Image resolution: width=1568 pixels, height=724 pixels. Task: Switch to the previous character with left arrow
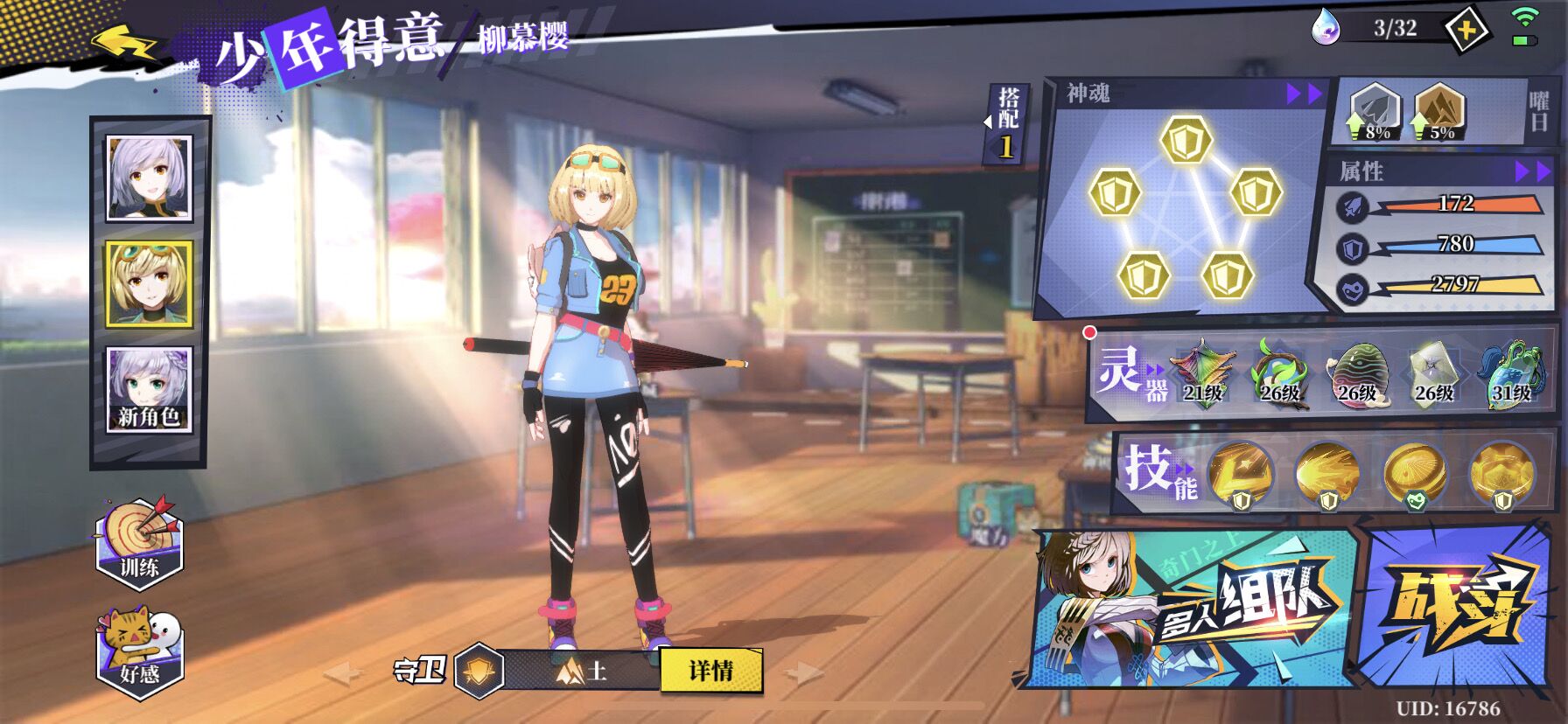342,672
